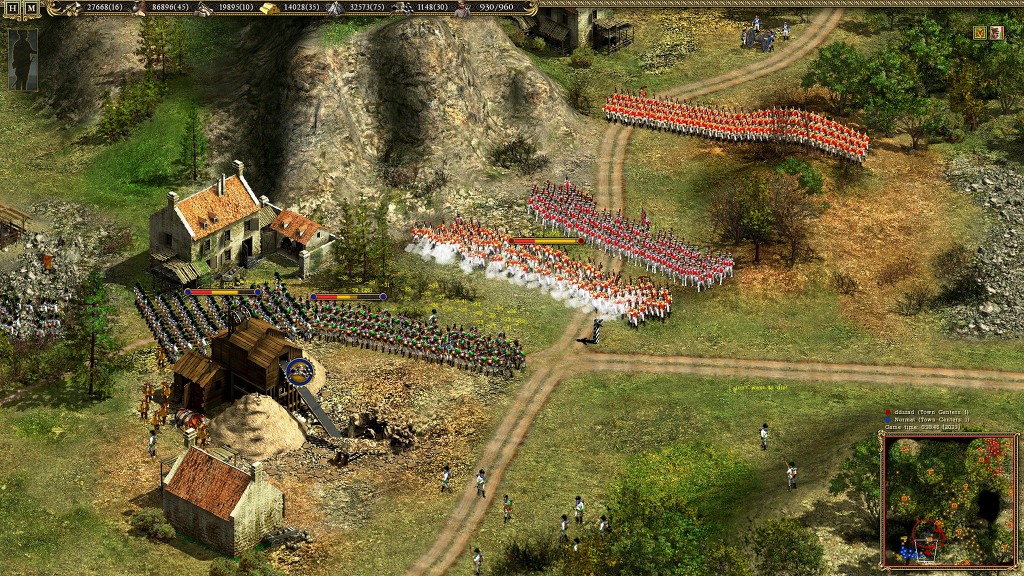Click the green square icon with red emblem

[979, 33]
